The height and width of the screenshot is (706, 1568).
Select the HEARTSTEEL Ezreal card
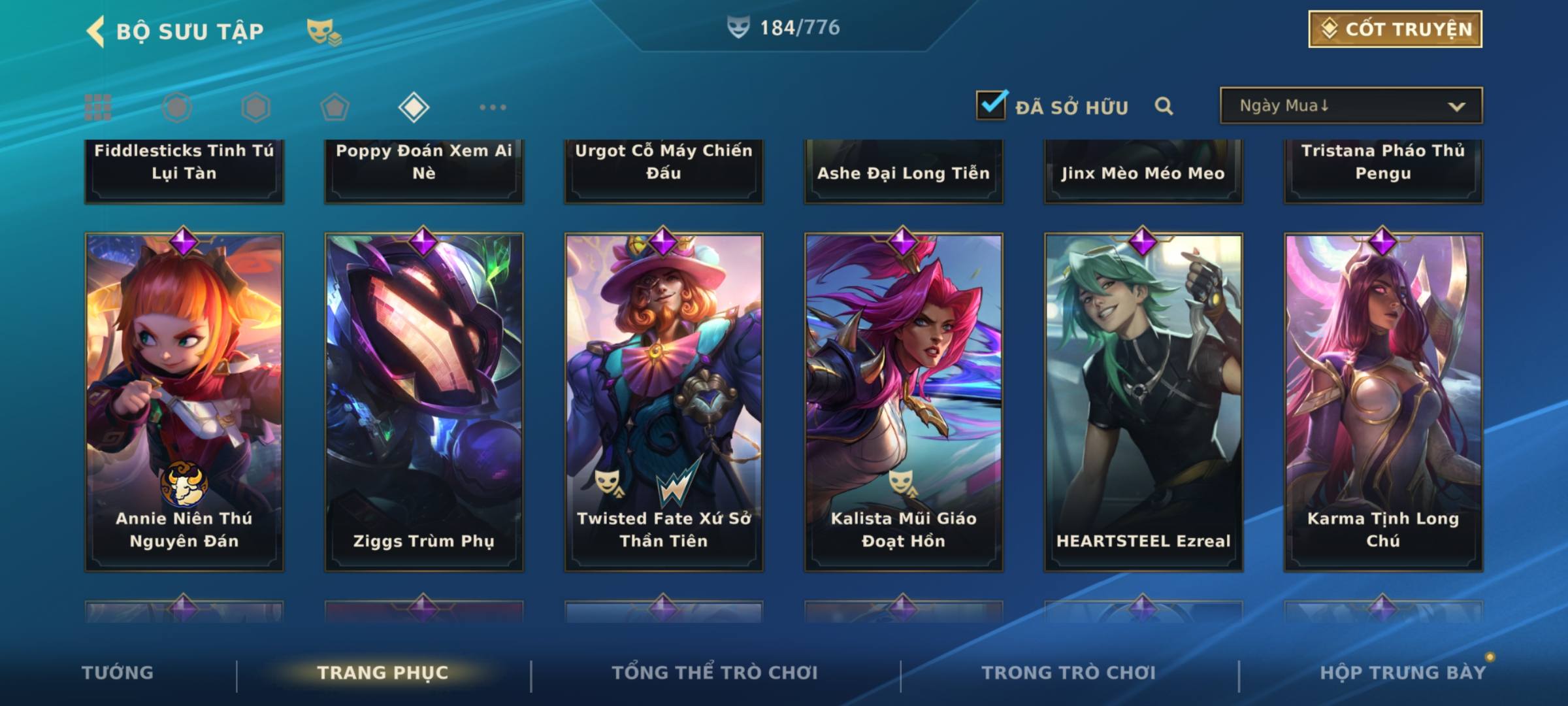[x=1143, y=401]
